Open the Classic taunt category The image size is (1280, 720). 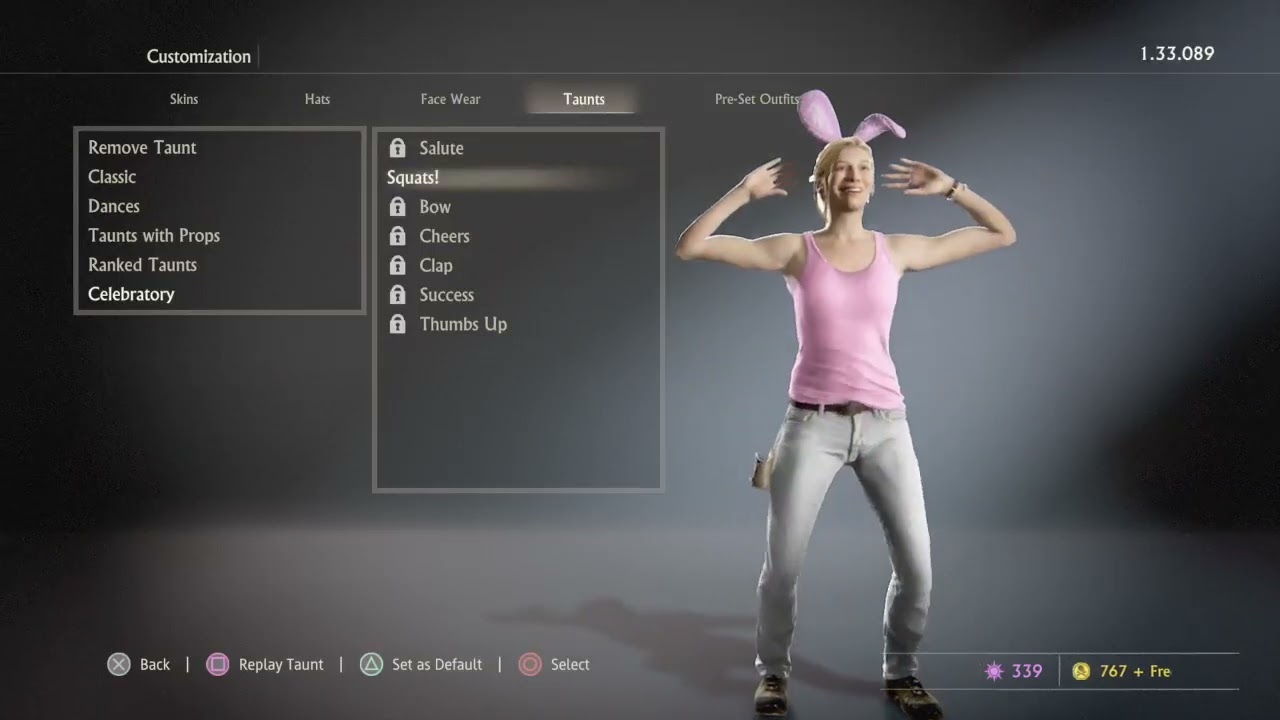(x=112, y=177)
